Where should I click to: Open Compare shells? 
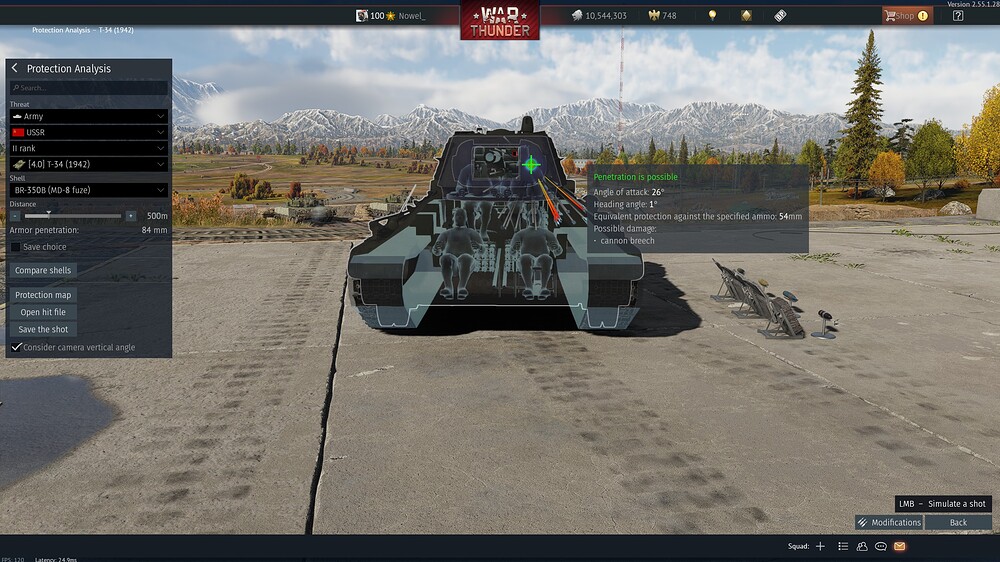coord(44,270)
